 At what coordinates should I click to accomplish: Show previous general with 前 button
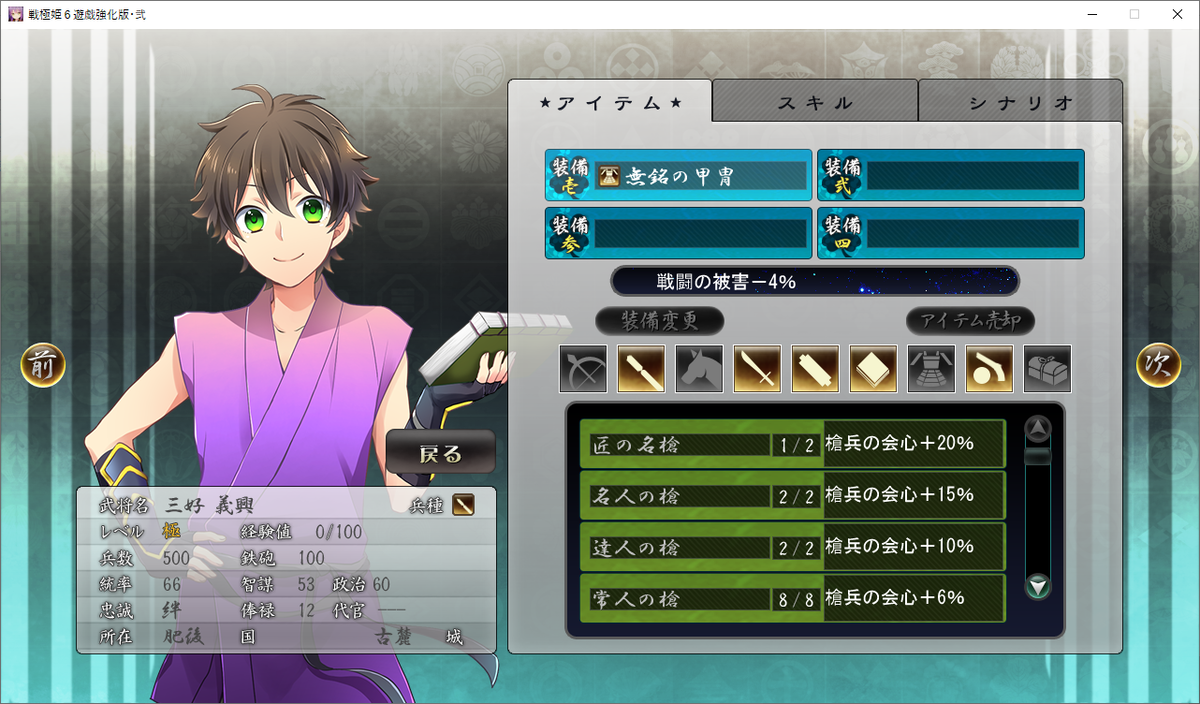coord(43,366)
